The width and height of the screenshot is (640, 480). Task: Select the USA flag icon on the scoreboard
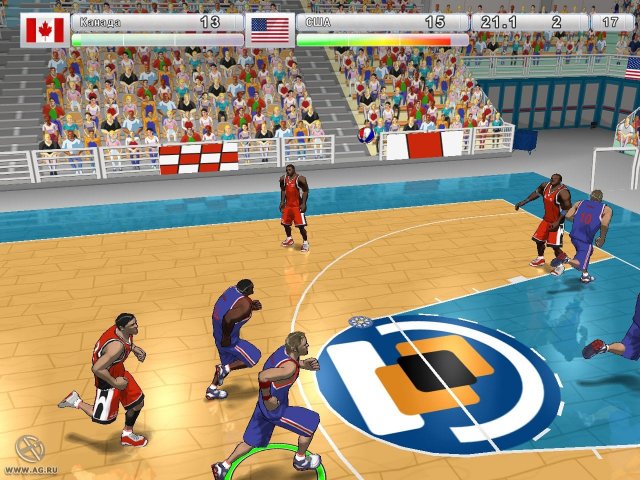tap(269, 29)
